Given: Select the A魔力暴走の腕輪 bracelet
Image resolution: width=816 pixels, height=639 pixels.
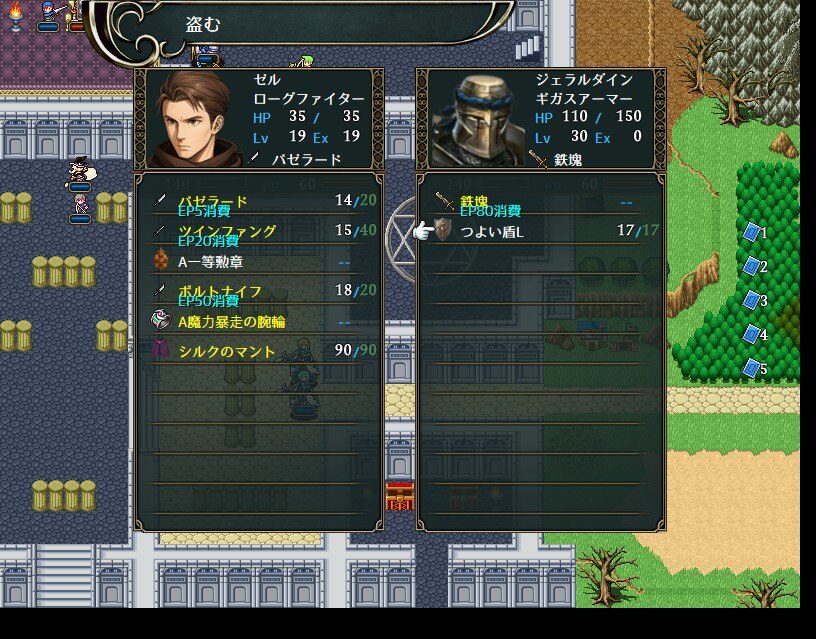Looking at the screenshot, I should point(258,321).
